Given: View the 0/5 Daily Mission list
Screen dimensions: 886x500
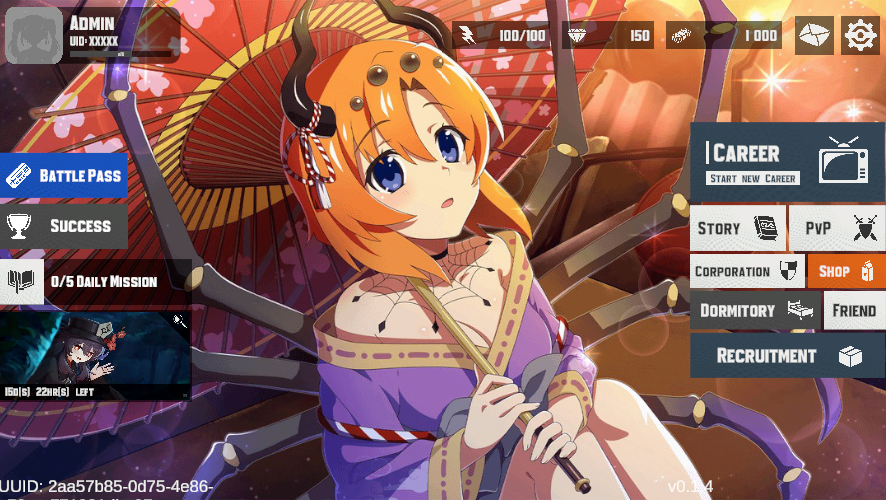Looking at the screenshot, I should (95, 282).
